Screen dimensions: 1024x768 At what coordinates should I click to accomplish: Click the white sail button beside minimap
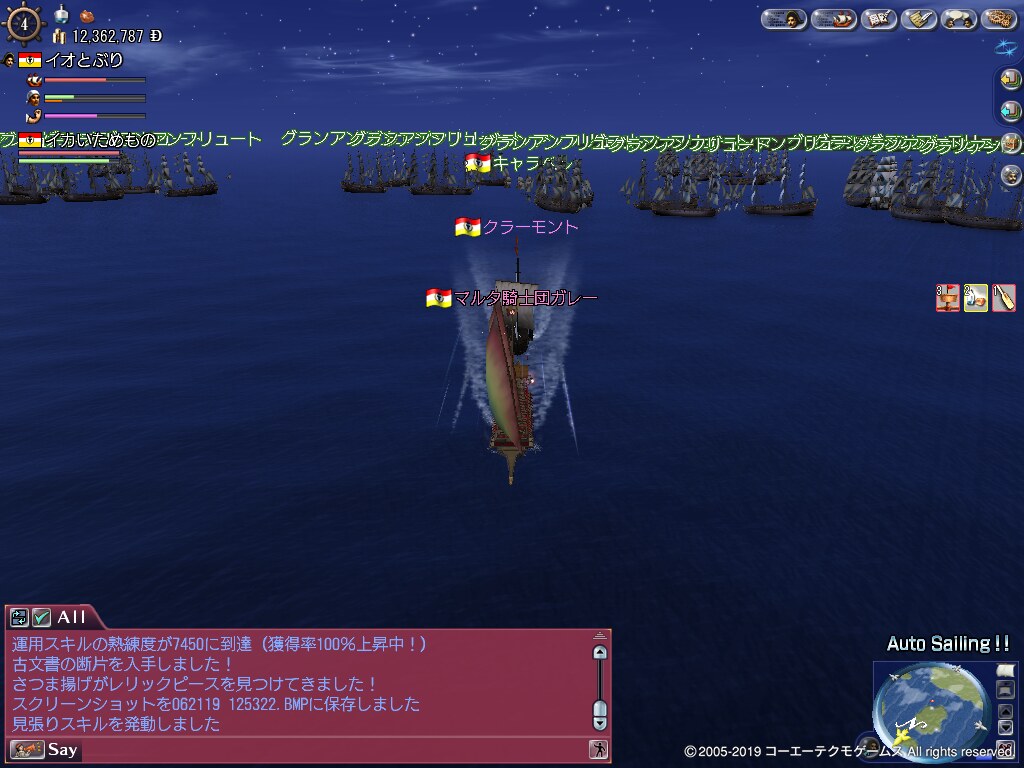[x=1005, y=671]
